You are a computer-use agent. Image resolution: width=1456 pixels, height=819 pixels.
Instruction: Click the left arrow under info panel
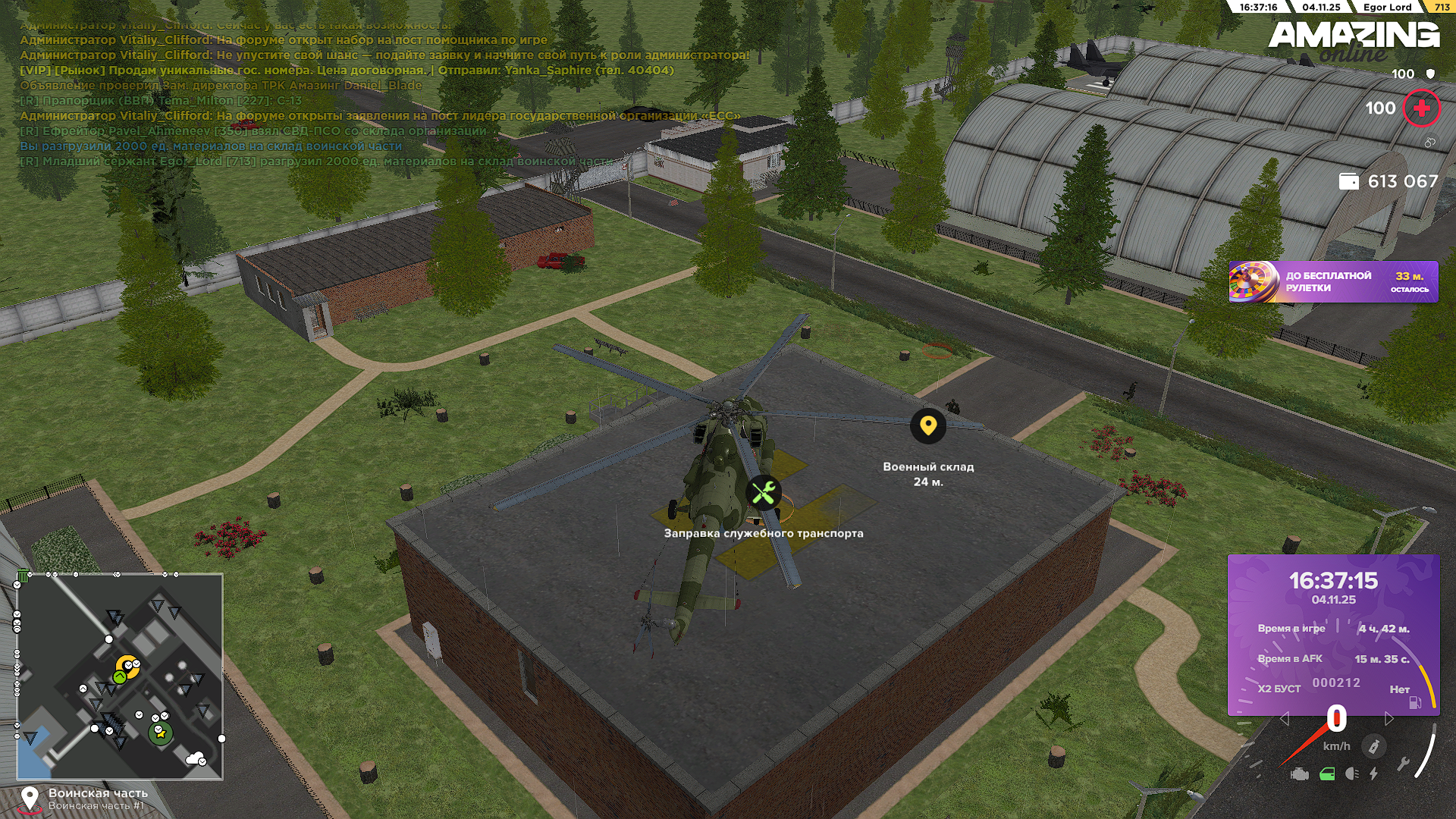[x=1284, y=718]
